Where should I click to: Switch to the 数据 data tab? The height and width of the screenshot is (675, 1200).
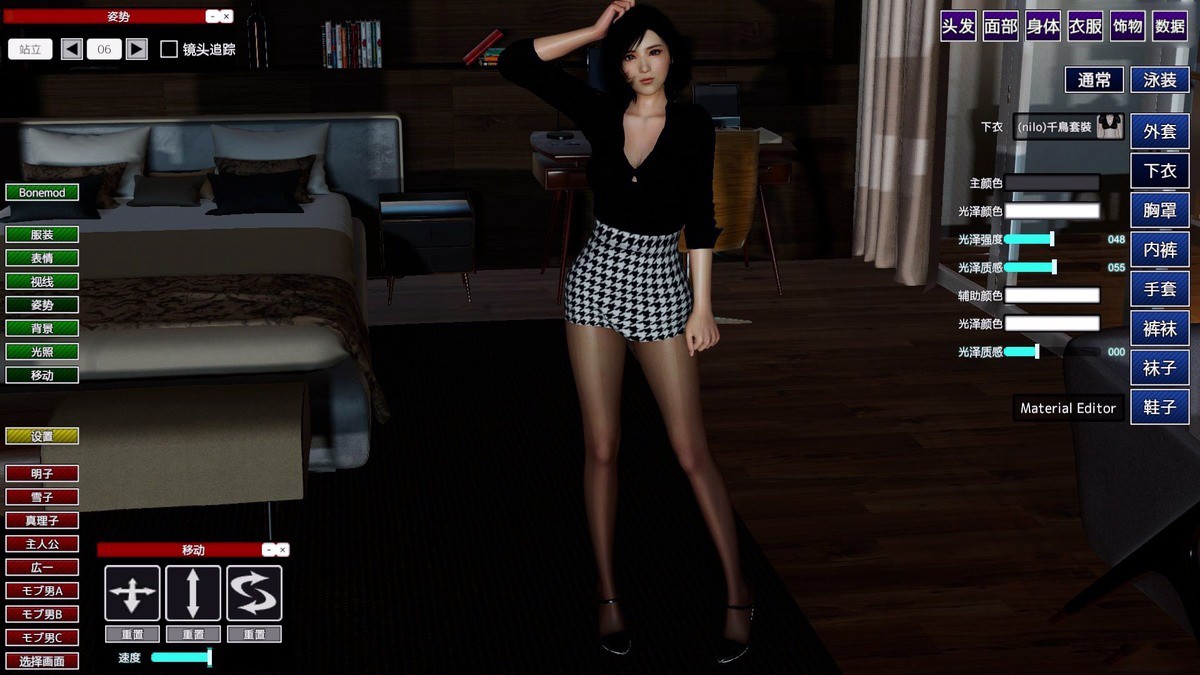click(1170, 27)
